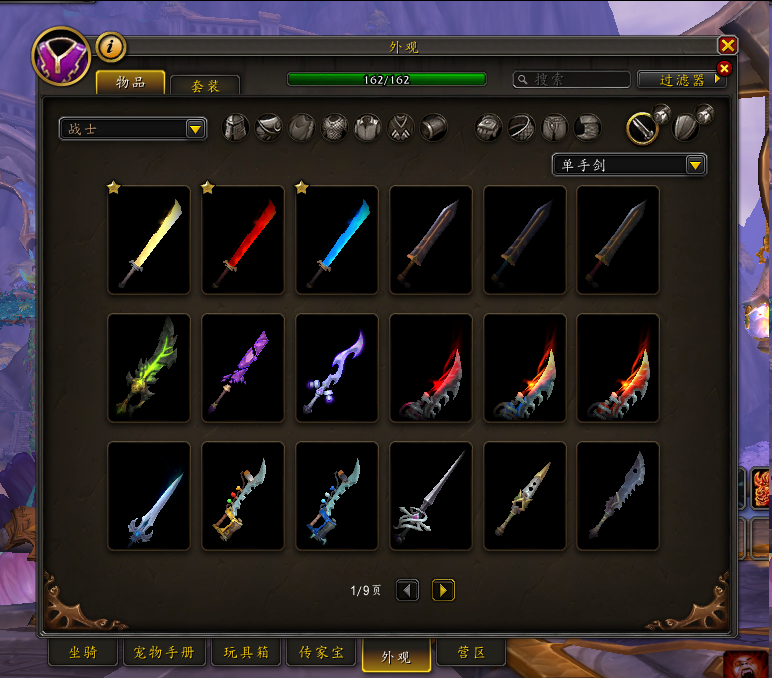This screenshot has width=772, height=678.
Task: Open the 战士 class dropdown
Action: click(x=132, y=129)
